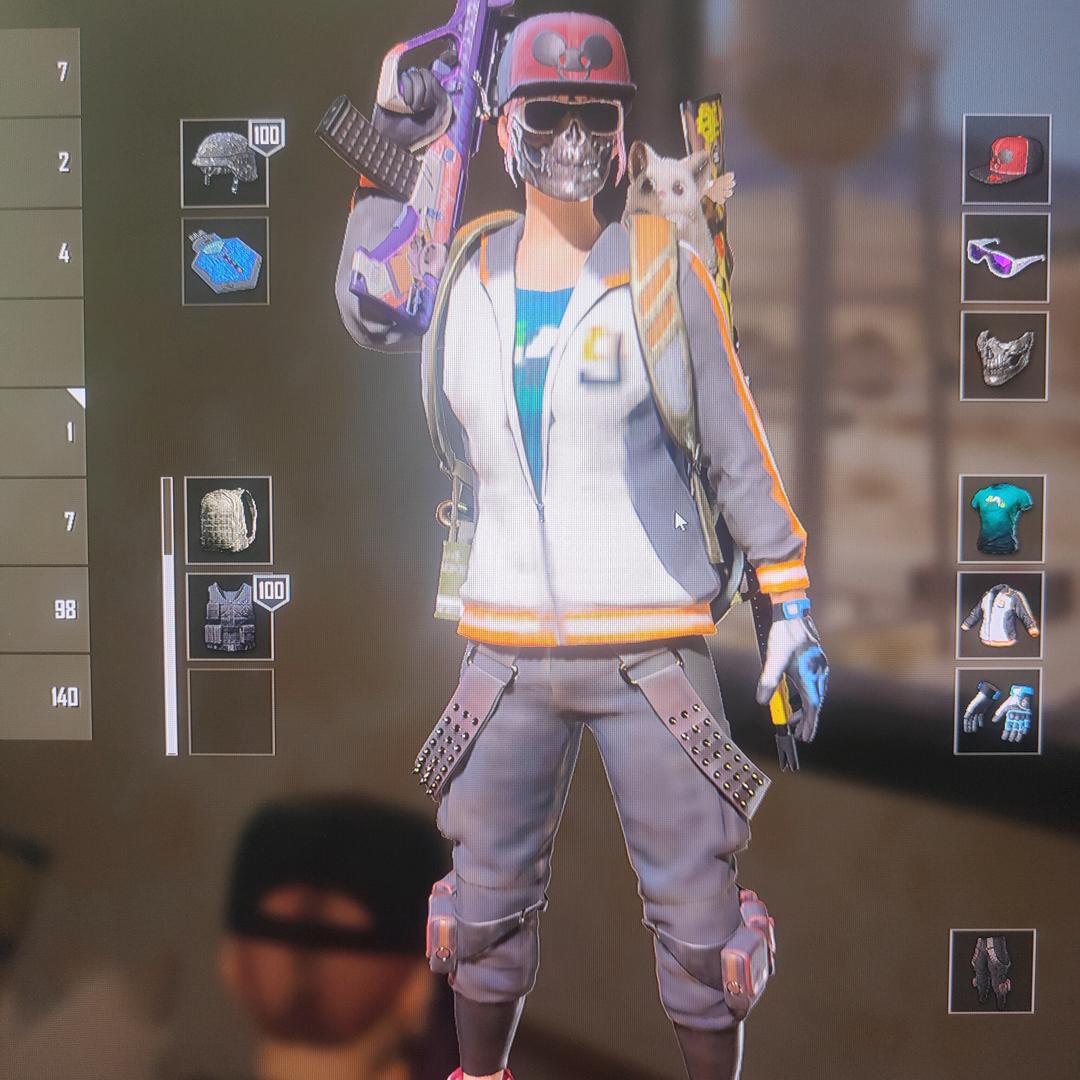This screenshot has height=1080, width=1080.
Task: Select the red cap cosmetic slot
Action: click(1006, 160)
